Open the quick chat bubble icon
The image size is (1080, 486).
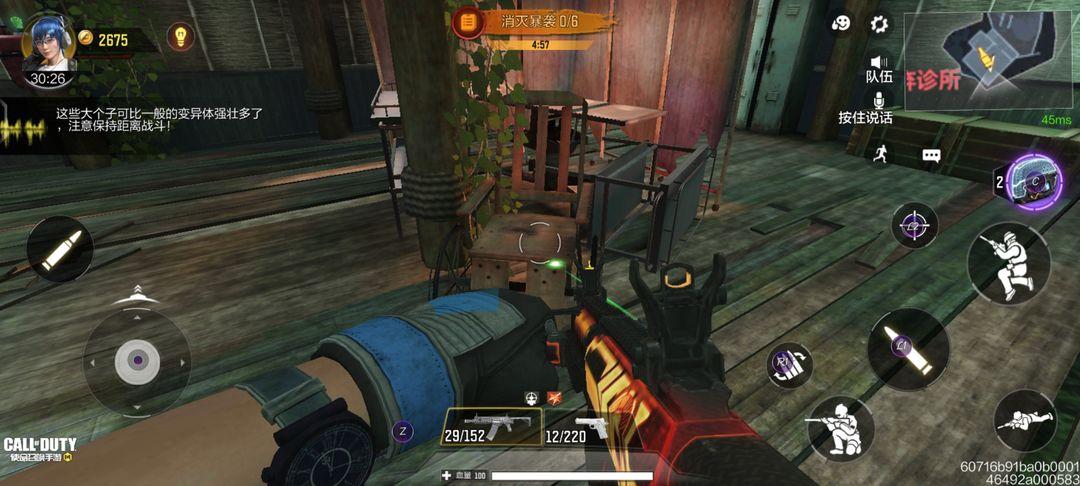click(931, 155)
